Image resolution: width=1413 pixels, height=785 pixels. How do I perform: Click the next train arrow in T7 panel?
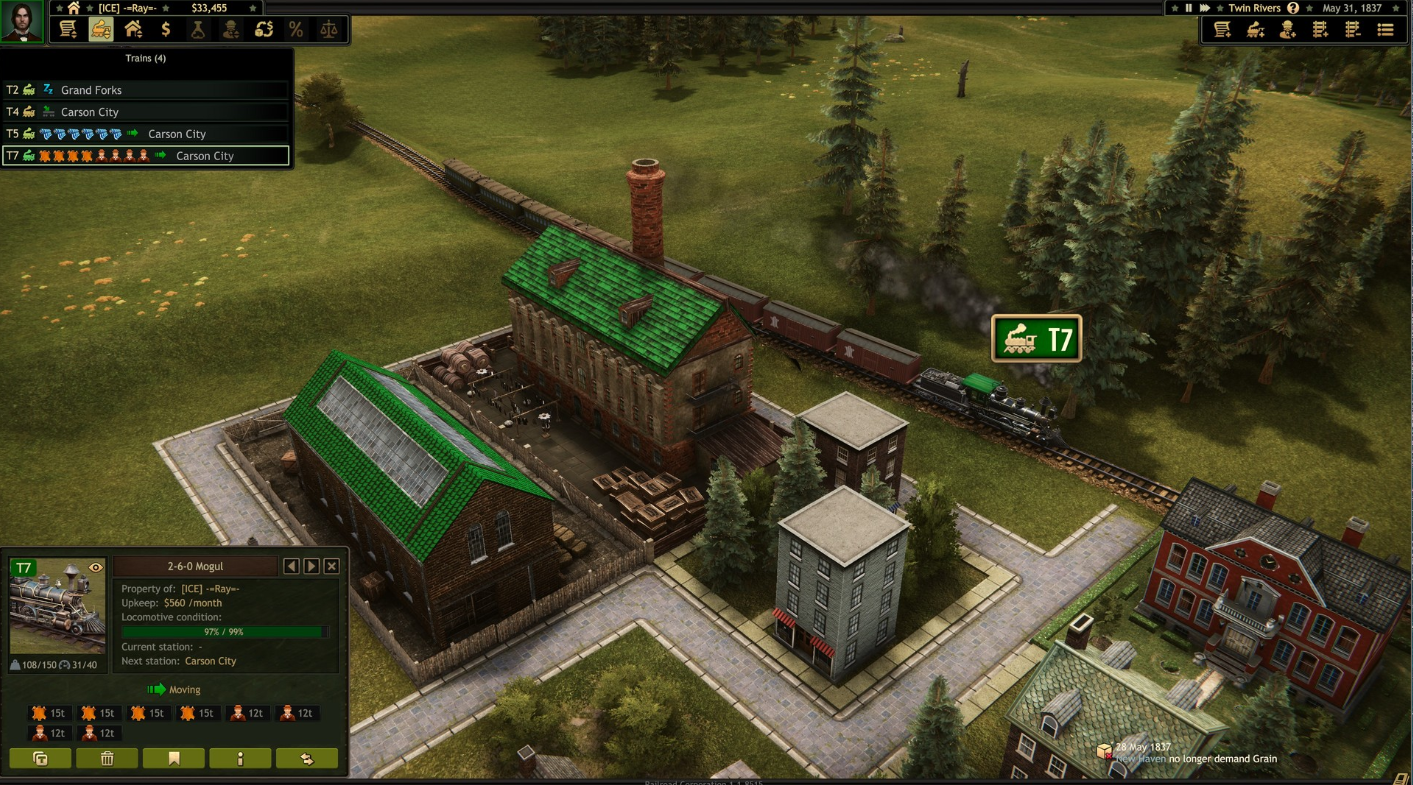pos(310,565)
